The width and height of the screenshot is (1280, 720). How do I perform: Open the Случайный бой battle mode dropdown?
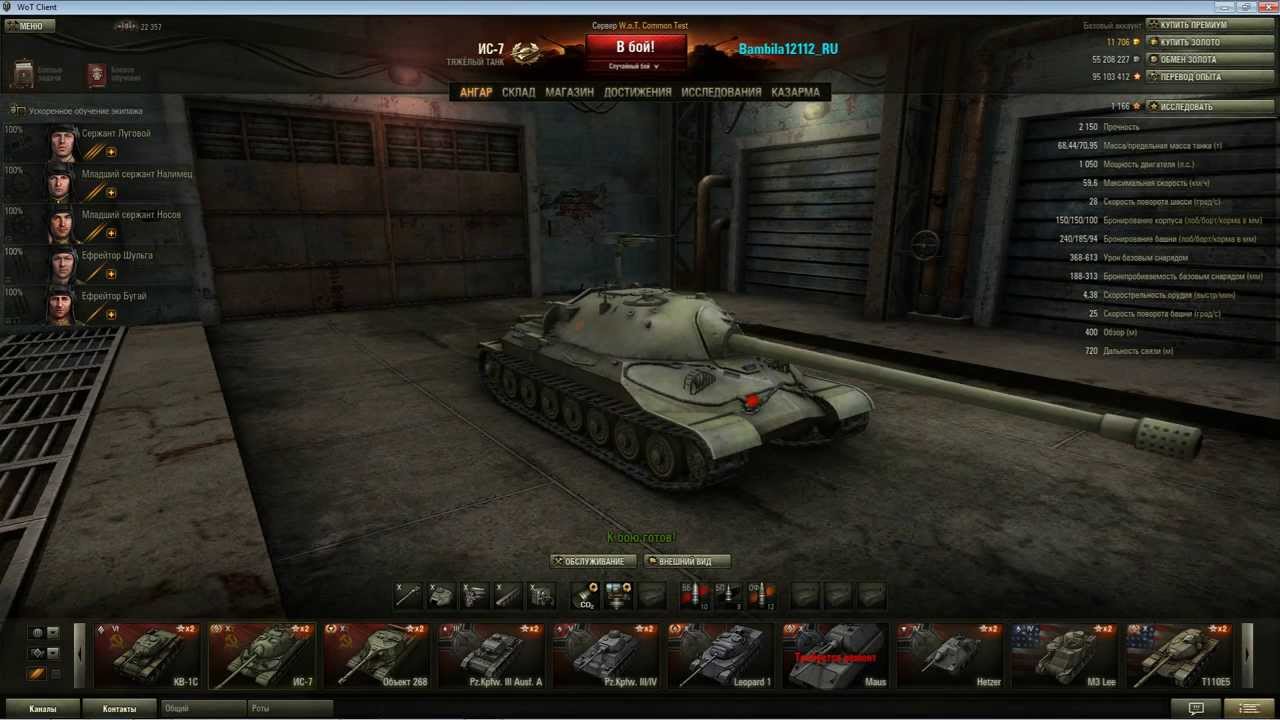point(634,65)
